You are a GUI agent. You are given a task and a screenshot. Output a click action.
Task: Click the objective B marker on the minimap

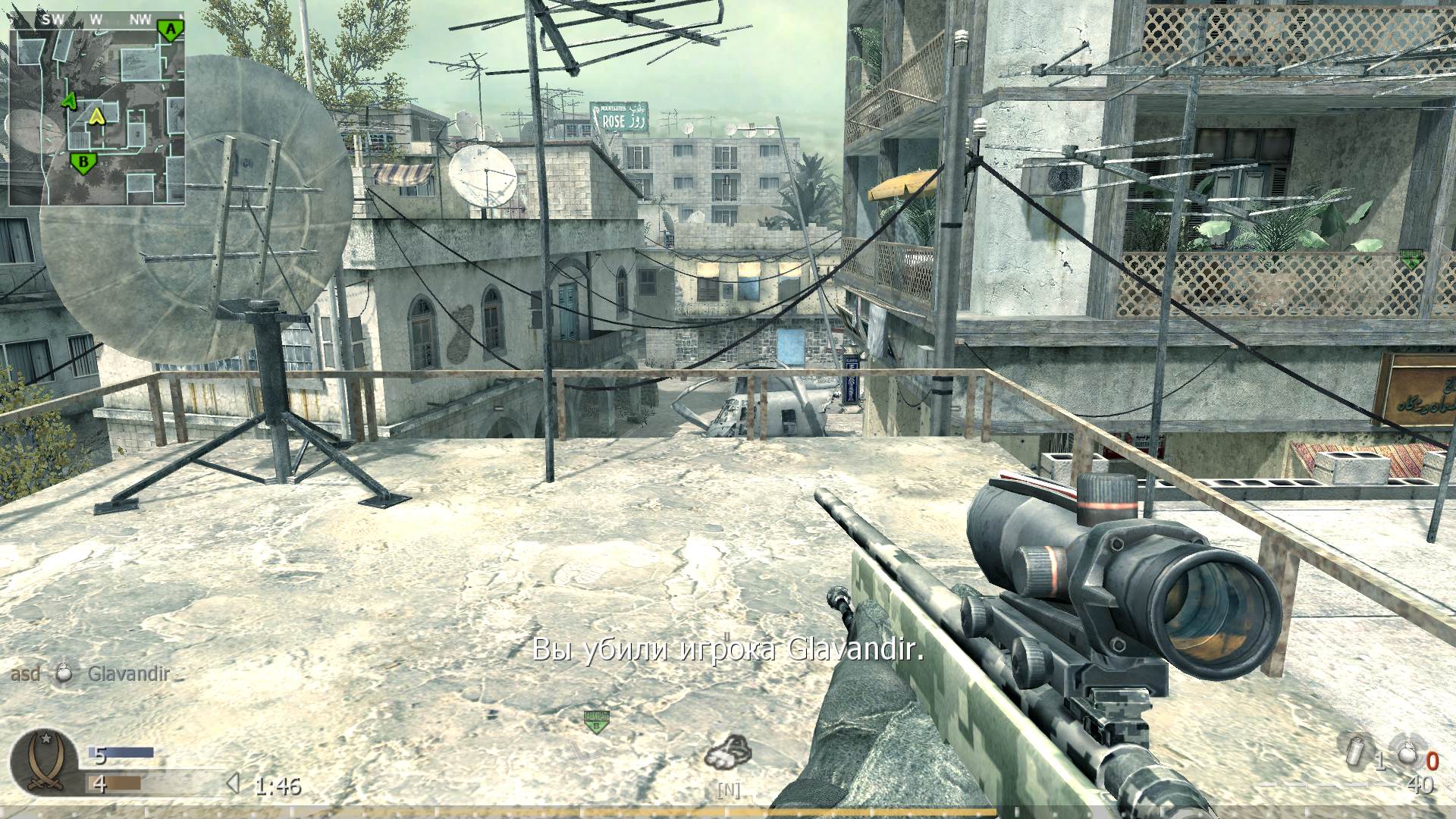point(83,162)
